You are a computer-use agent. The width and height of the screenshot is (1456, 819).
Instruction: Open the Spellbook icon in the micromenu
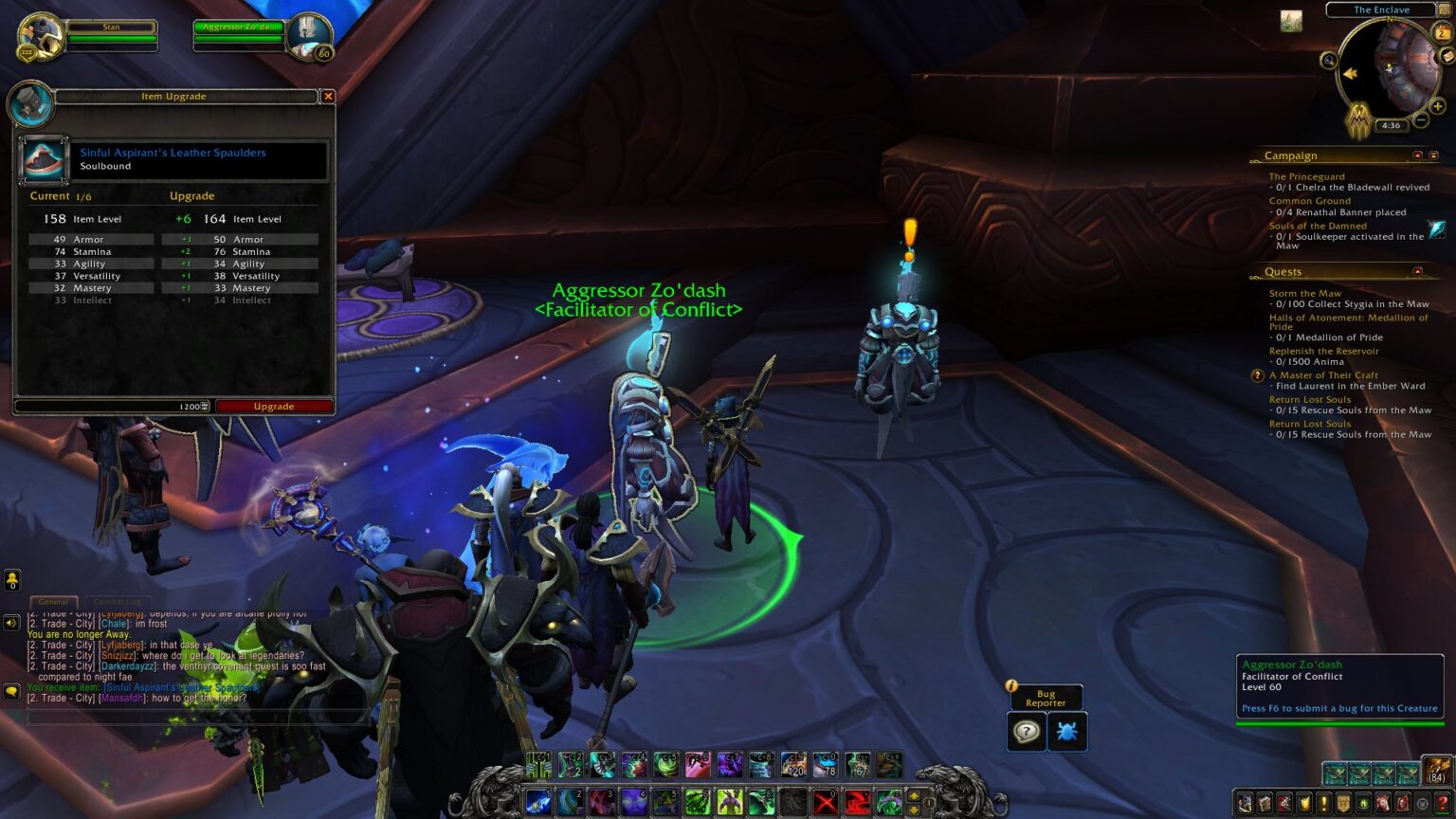pos(1264,804)
